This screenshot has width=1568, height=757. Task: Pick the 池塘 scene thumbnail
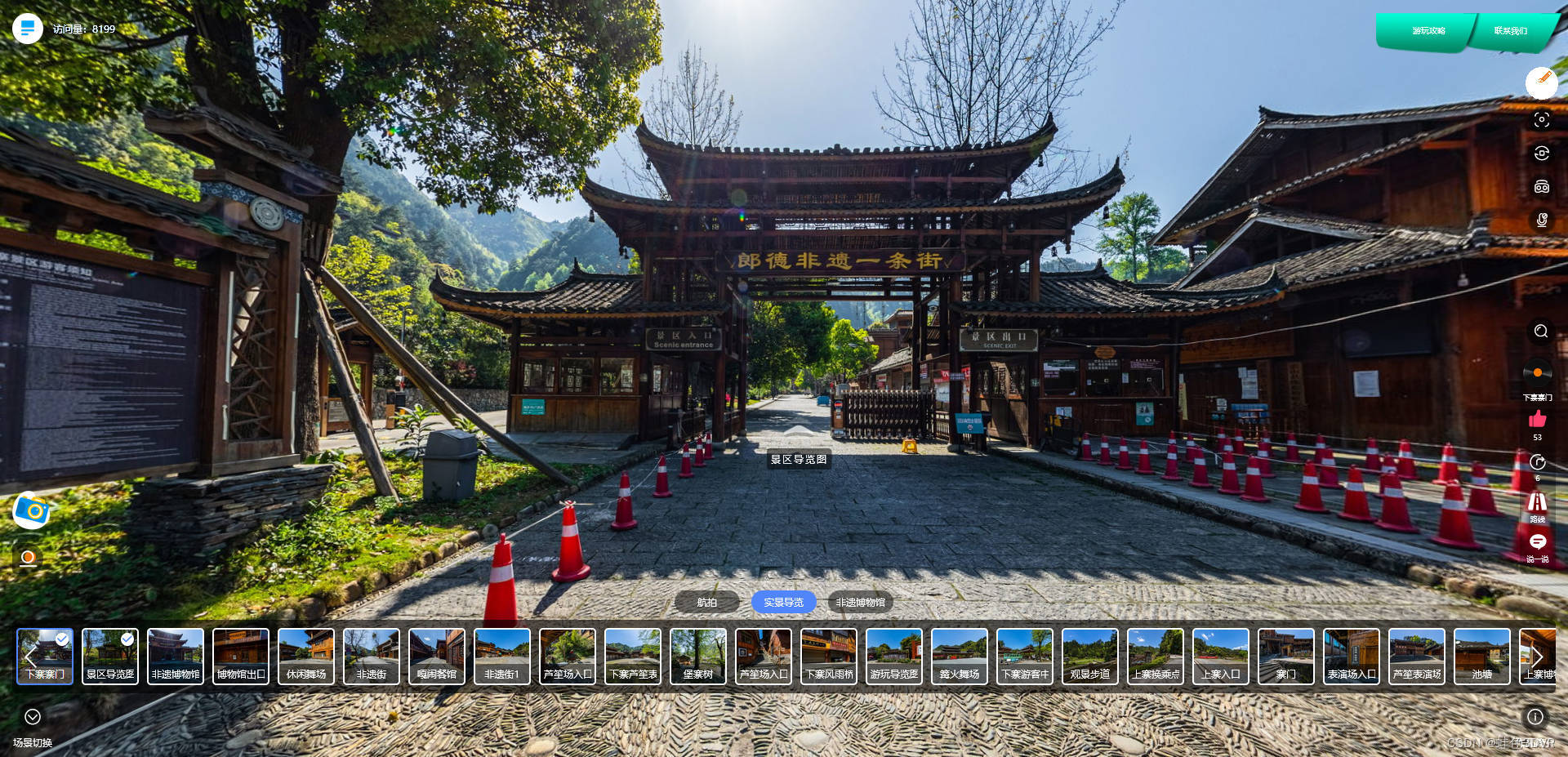[1482, 656]
